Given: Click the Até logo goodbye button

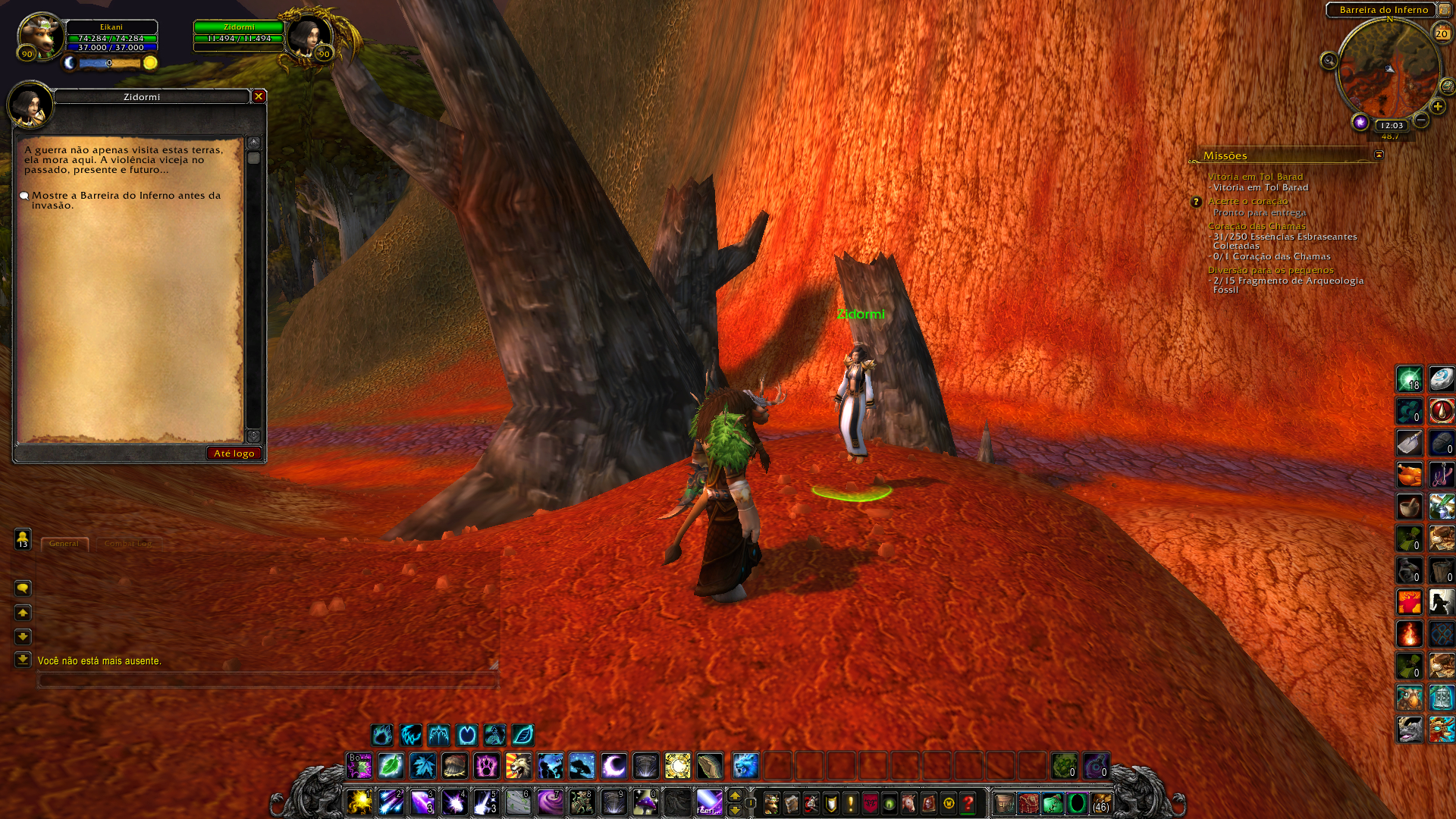Looking at the screenshot, I should 234,453.
